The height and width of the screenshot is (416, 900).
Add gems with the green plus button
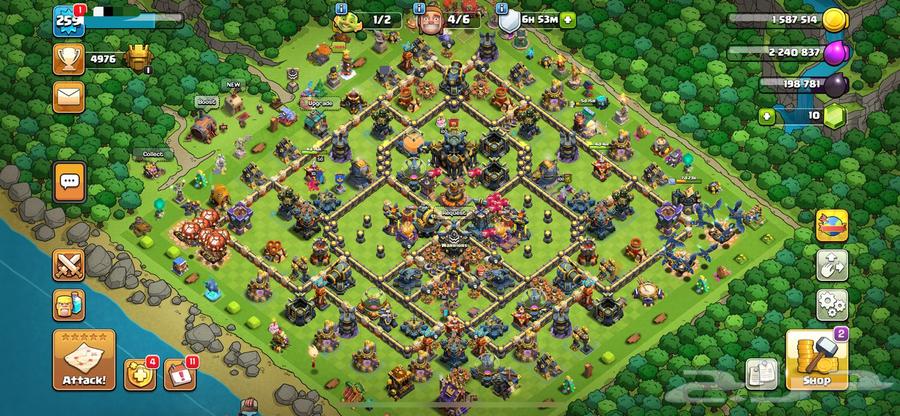[768, 115]
